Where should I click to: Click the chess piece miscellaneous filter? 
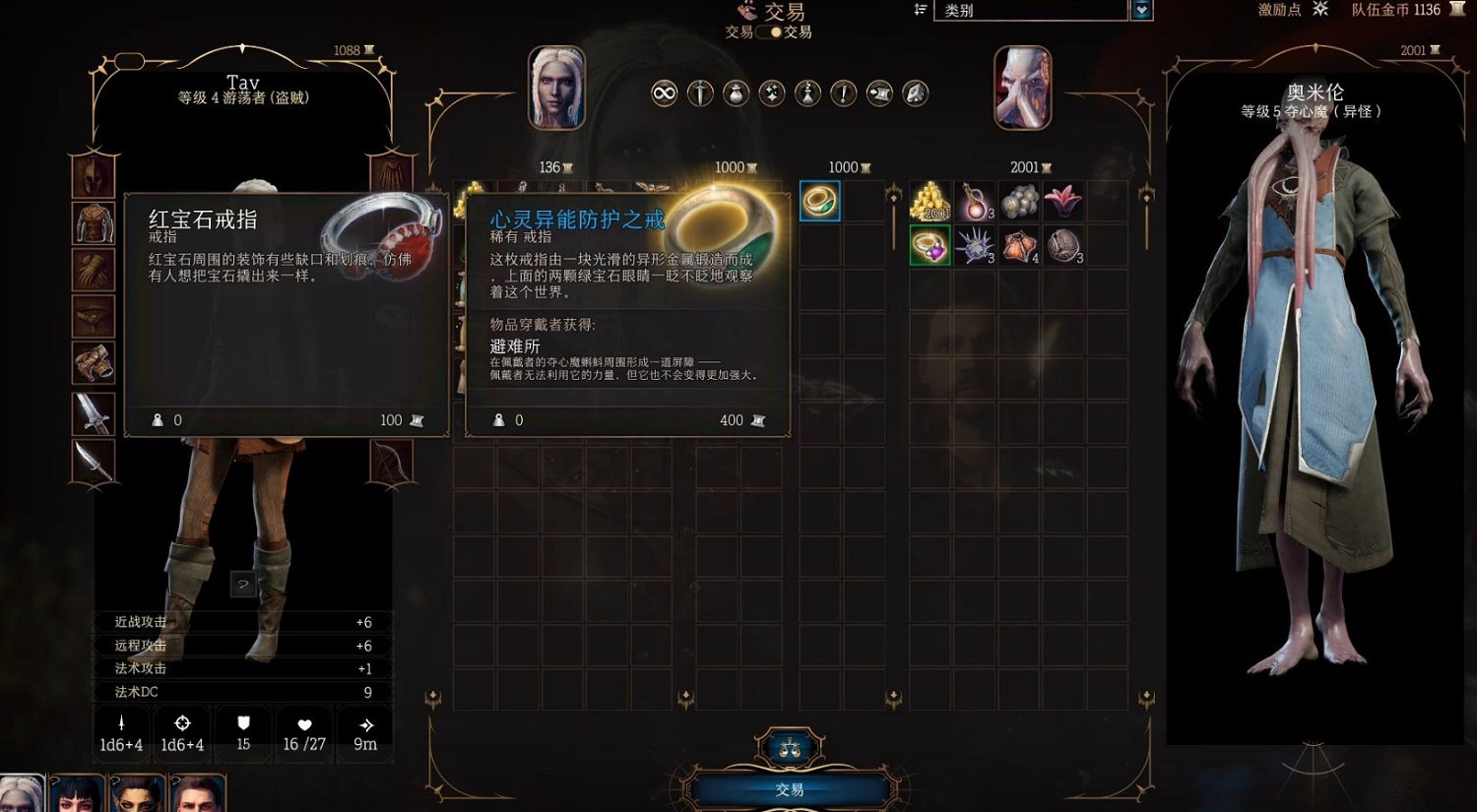pyautogui.click(x=808, y=93)
